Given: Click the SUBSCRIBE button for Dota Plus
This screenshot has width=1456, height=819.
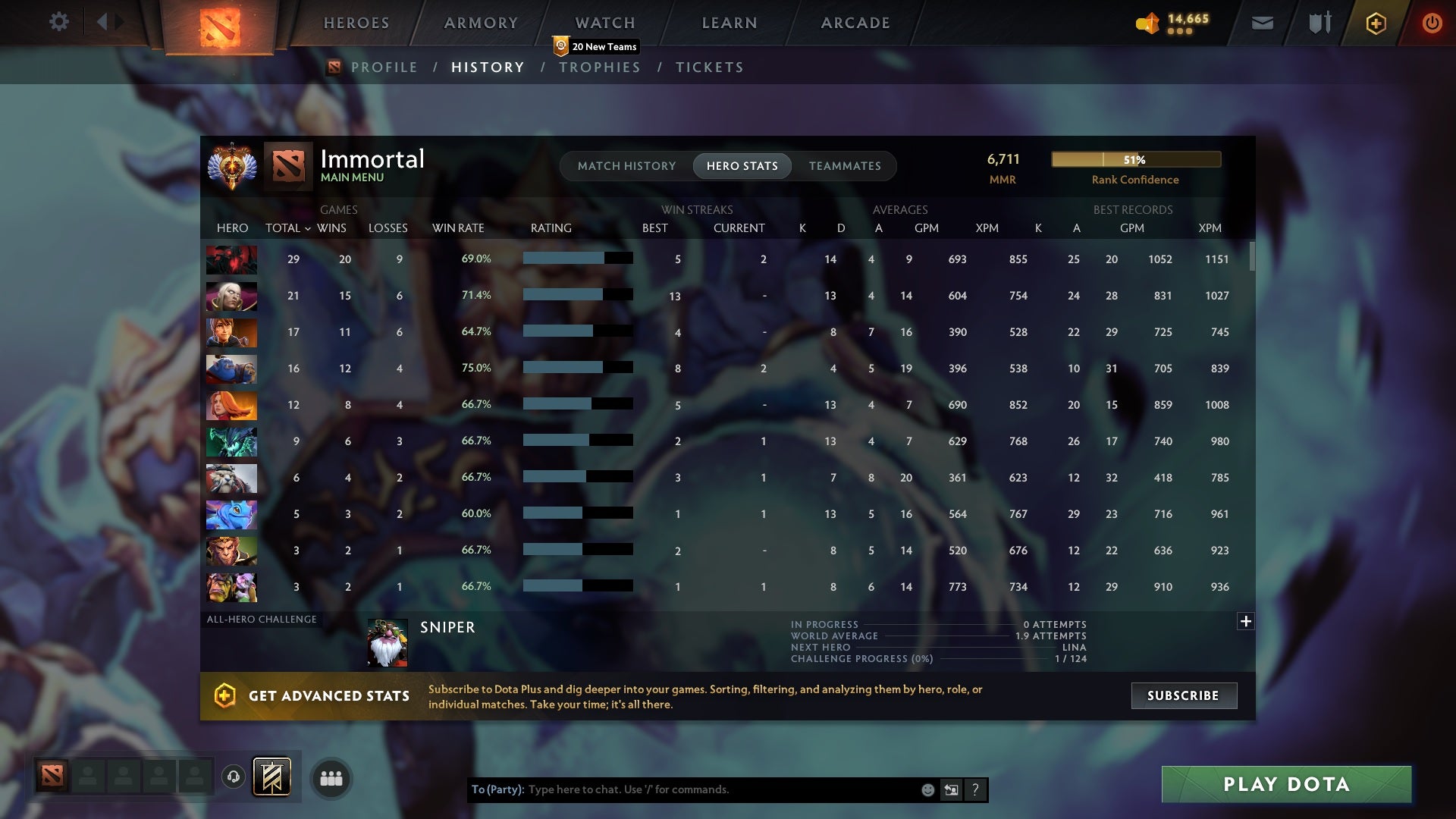Looking at the screenshot, I should pos(1183,695).
